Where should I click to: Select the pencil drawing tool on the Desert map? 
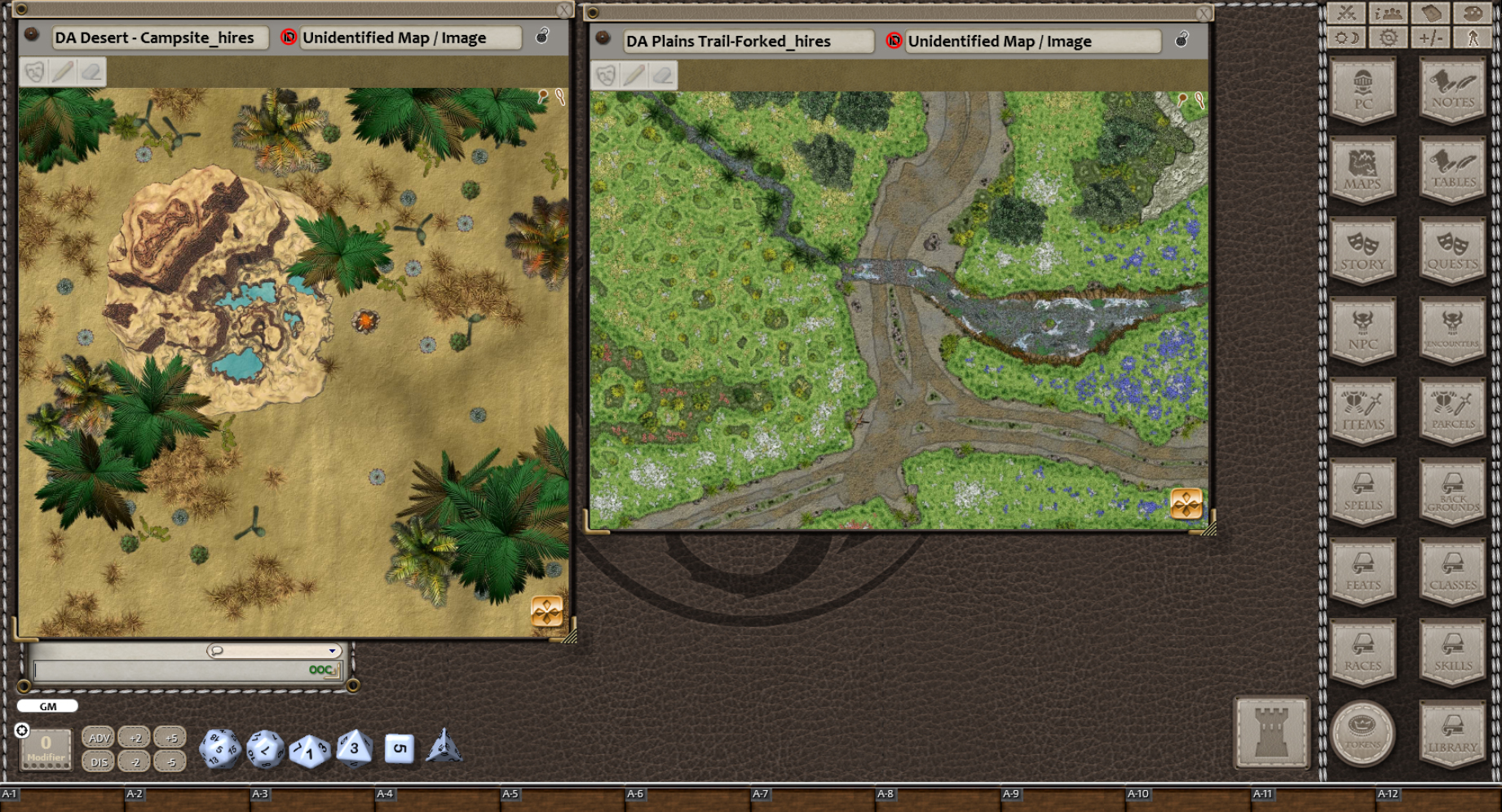(64, 73)
